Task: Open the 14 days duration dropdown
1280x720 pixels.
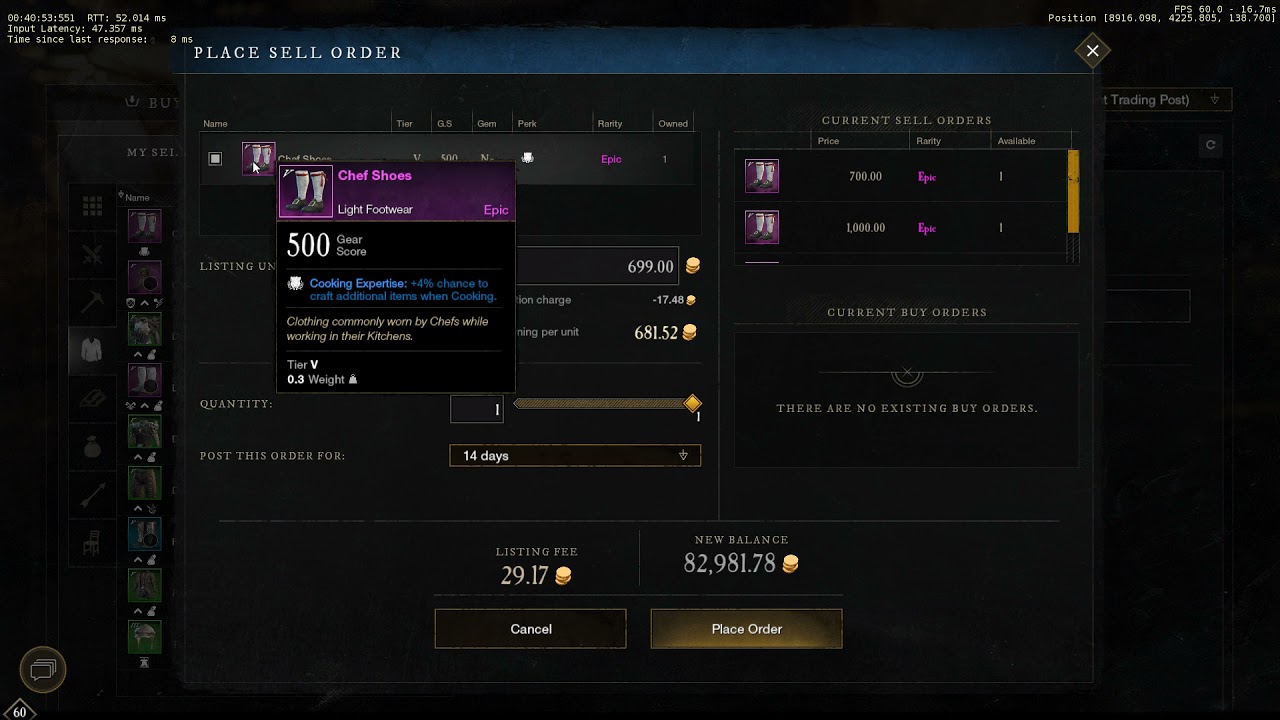Action: (x=575, y=456)
